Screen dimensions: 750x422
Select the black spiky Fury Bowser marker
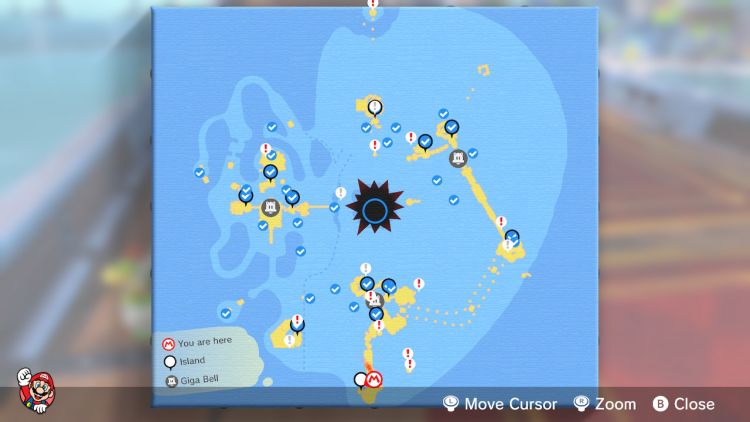(376, 210)
